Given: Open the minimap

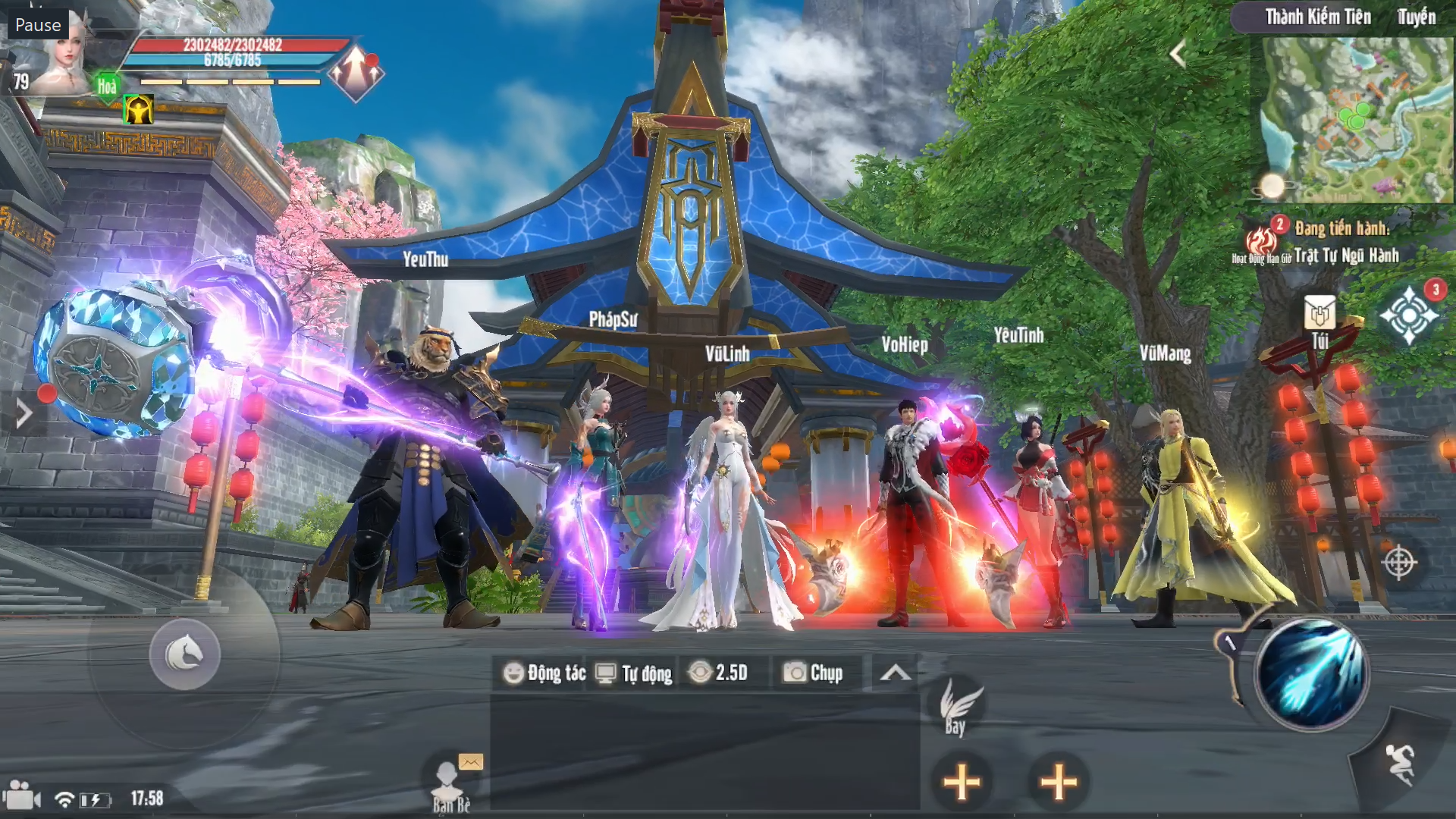Looking at the screenshot, I should [x=1356, y=120].
